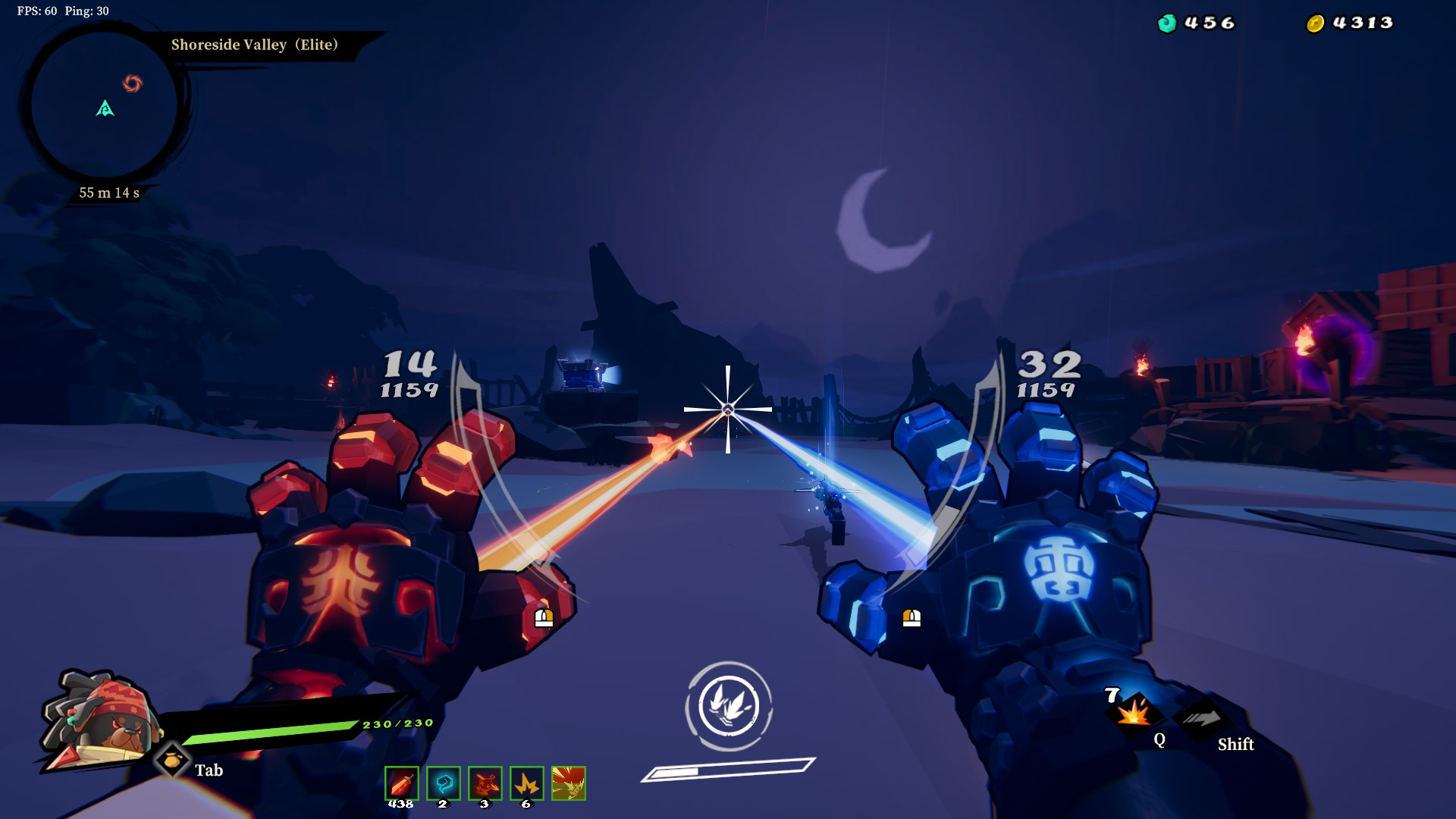Select the yellow burst buff icon
The width and height of the screenshot is (1456, 819).
[526, 783]
